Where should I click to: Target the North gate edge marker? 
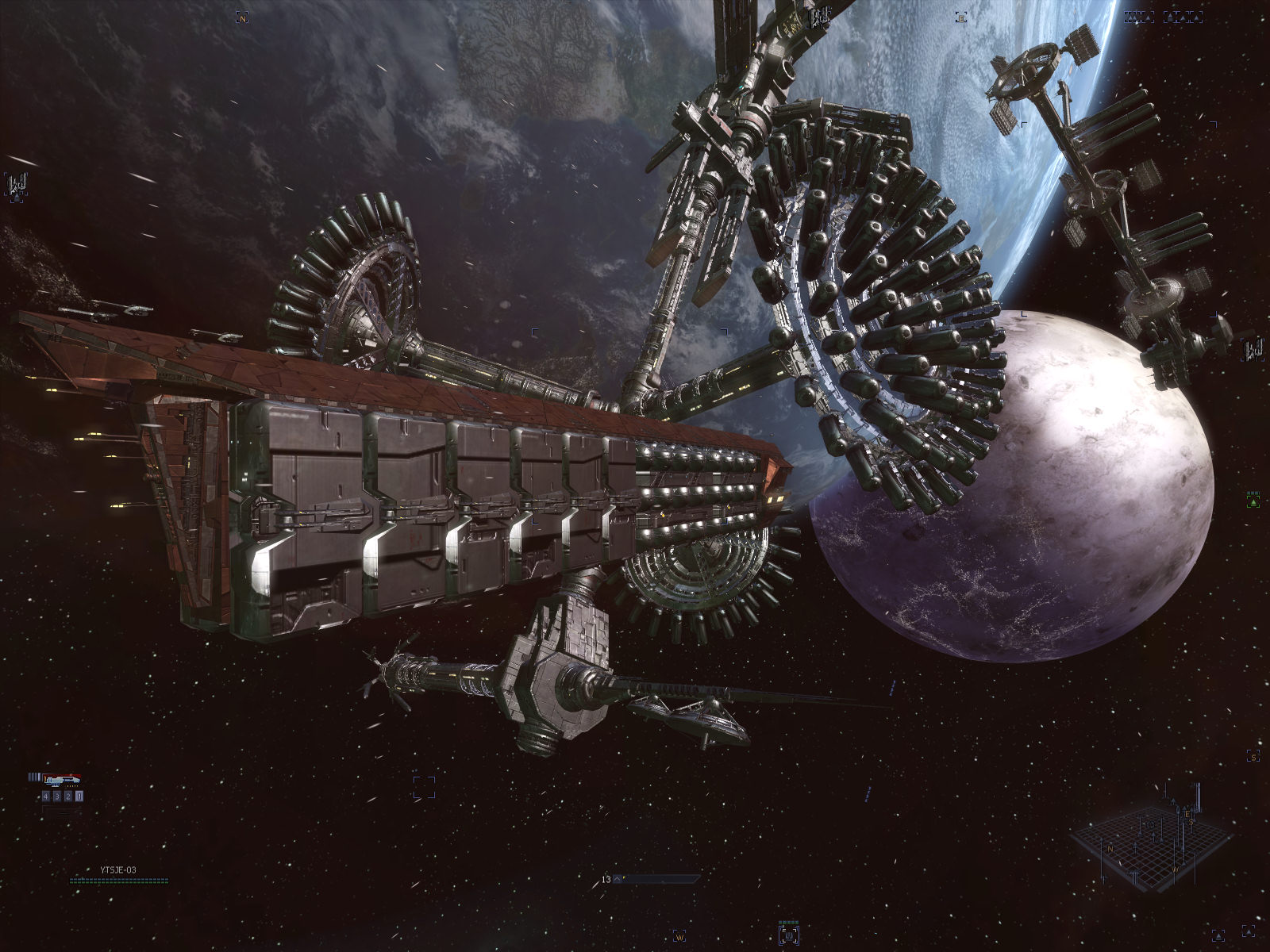[243, 17]
